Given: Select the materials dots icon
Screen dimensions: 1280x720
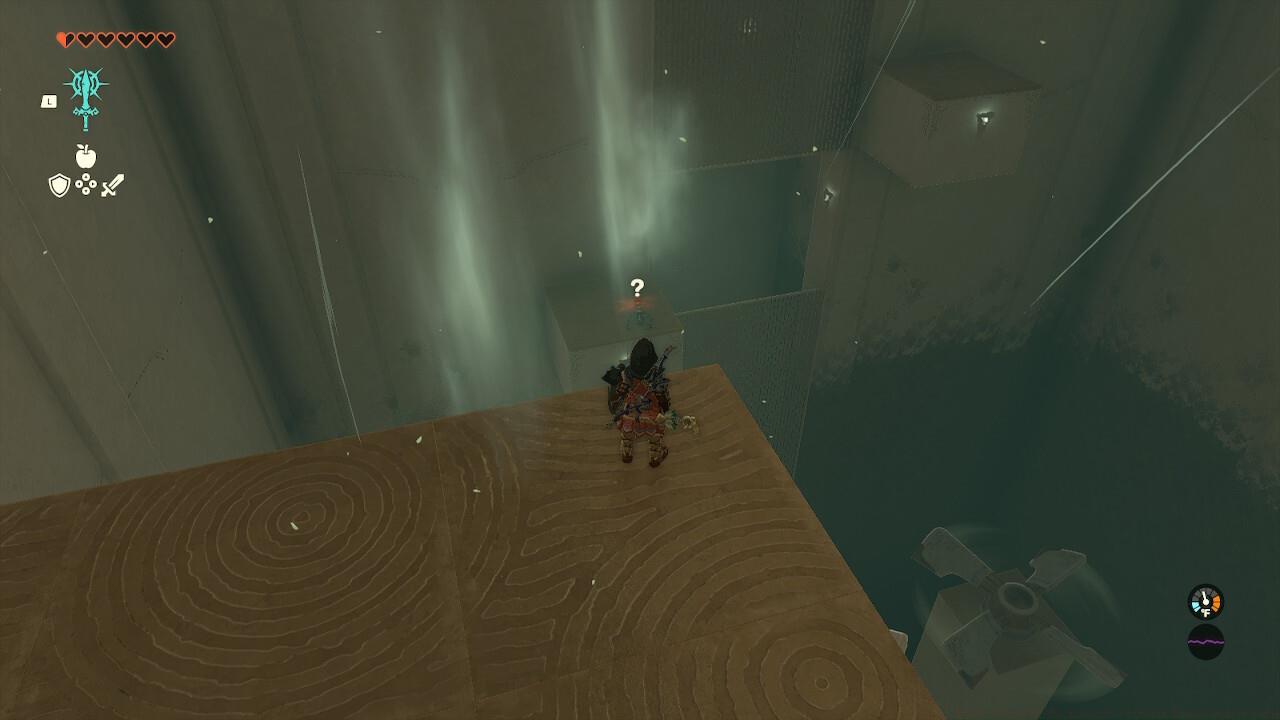Looking at the screenshot, I should click(85, 185).
